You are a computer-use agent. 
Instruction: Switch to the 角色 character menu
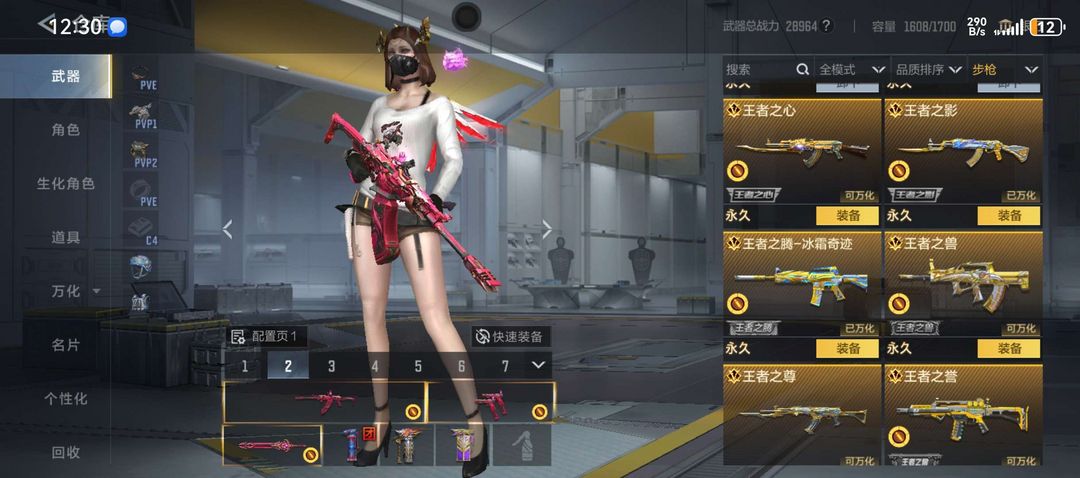(66, 130)
